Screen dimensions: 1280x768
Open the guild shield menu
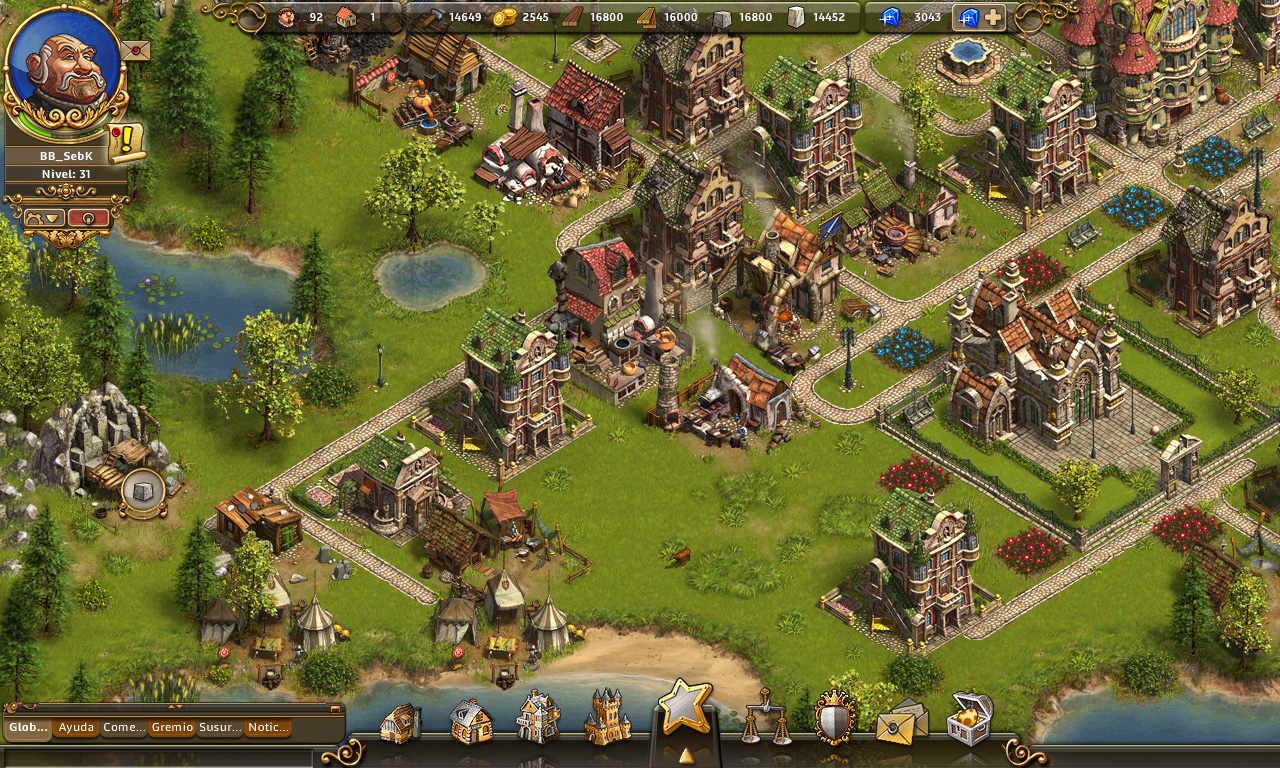[835, 717]
